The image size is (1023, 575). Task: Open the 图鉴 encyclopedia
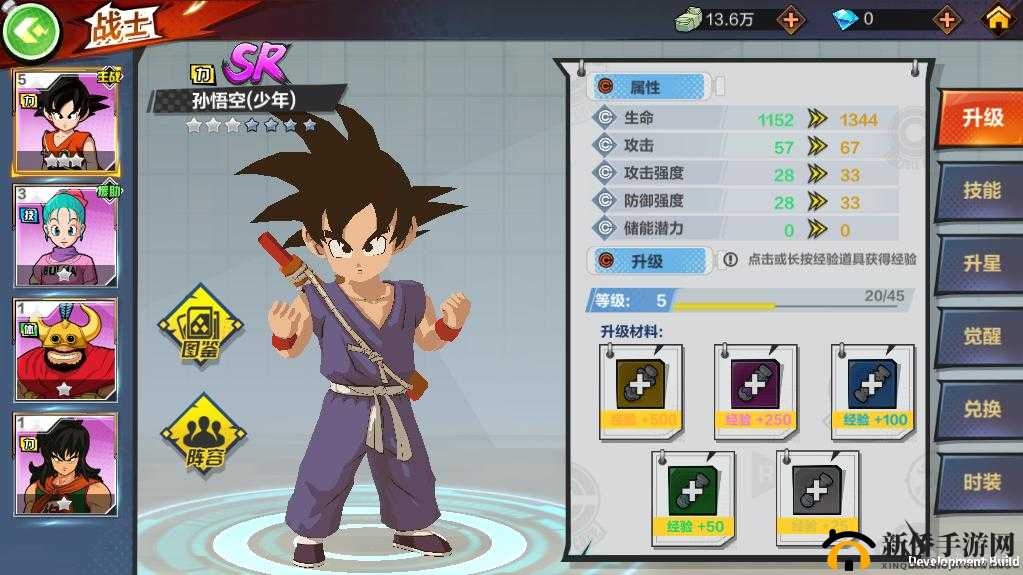(200, 327)
